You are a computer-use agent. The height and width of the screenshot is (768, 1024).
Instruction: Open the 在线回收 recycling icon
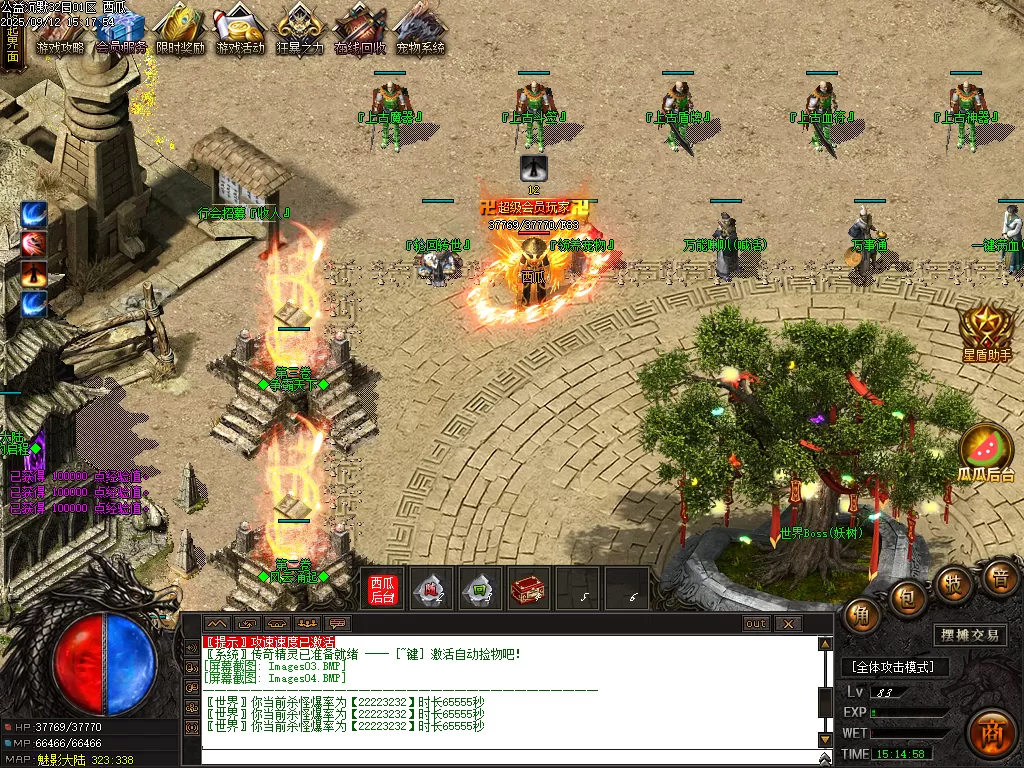click(360, 30)
